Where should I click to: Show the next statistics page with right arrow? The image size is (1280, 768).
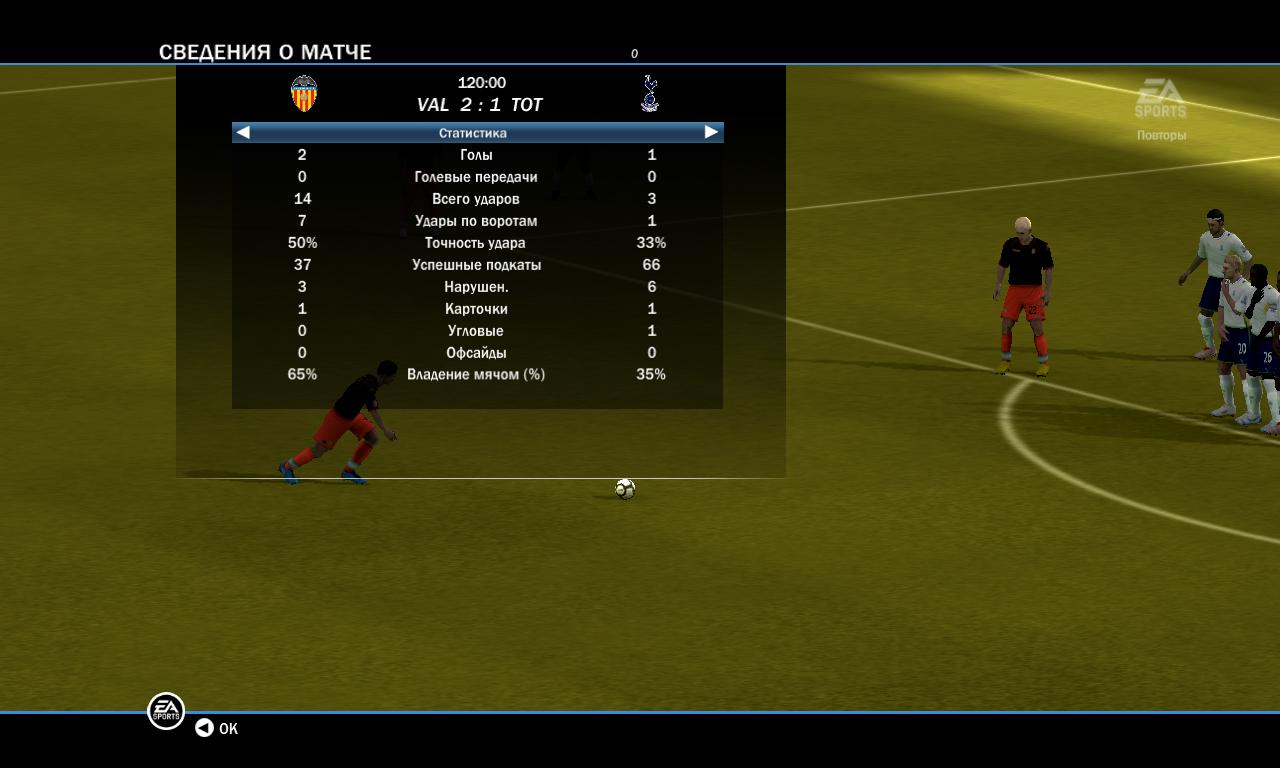pyautogui.click(x=711, y=132)
